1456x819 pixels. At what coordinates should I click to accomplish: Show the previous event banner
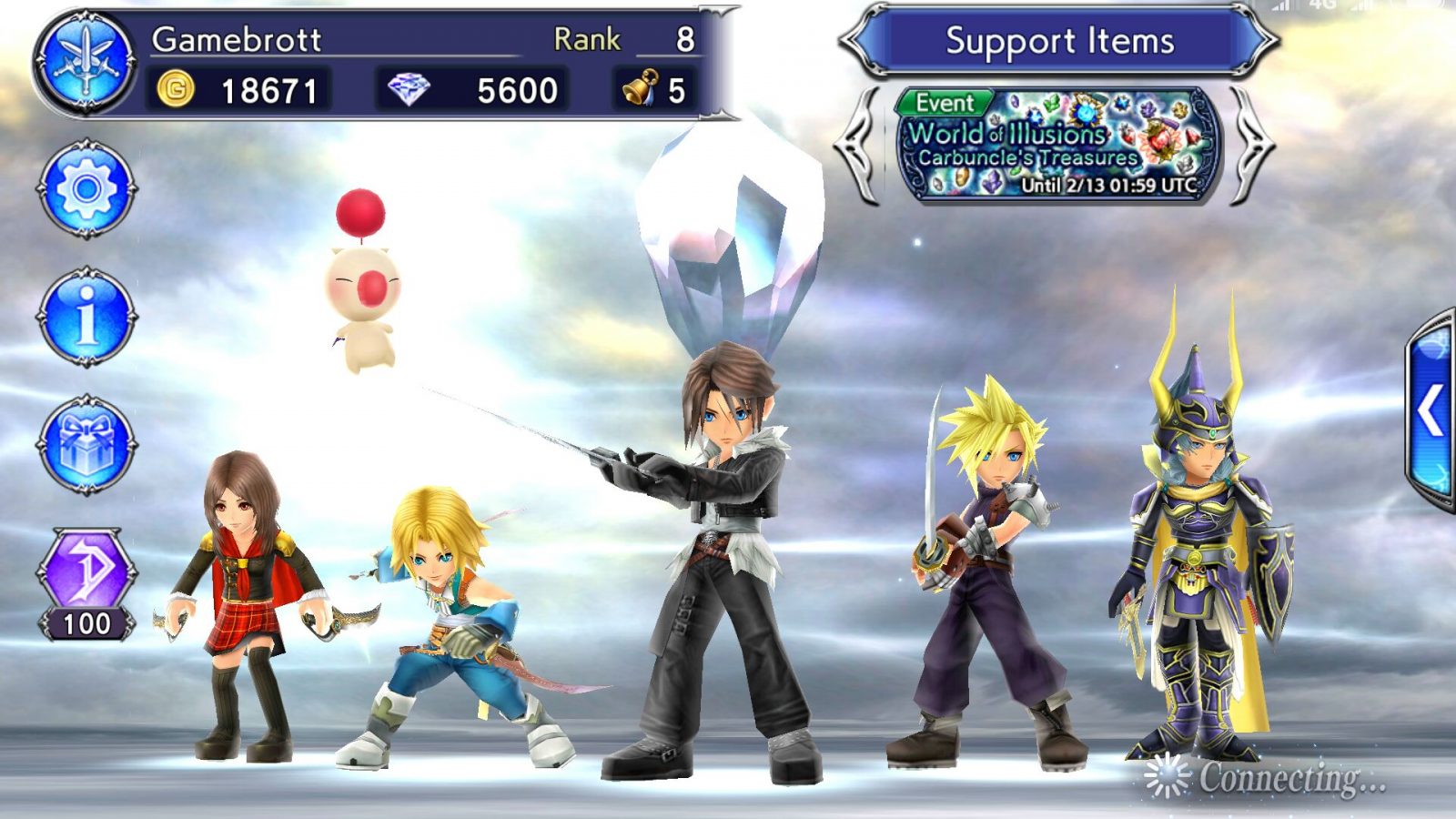click(858, 146)
